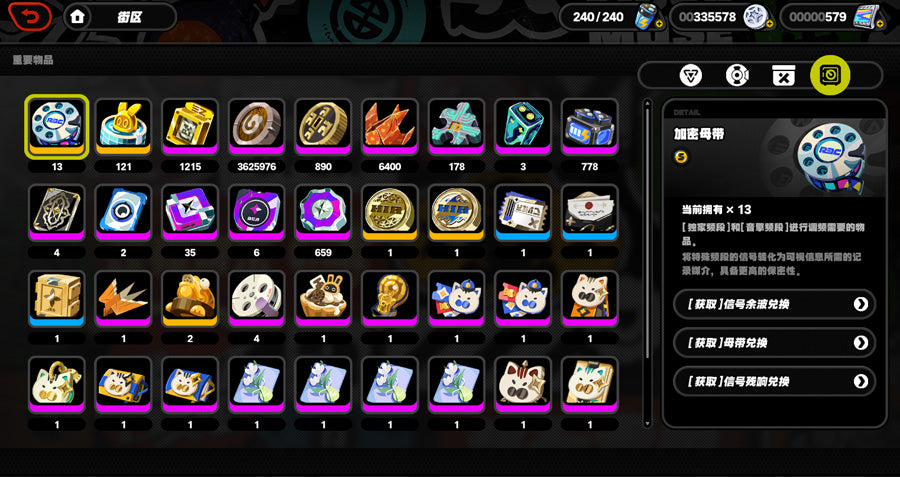Choose 信号余波兑换 obtain option

click(x=774, y=304)
